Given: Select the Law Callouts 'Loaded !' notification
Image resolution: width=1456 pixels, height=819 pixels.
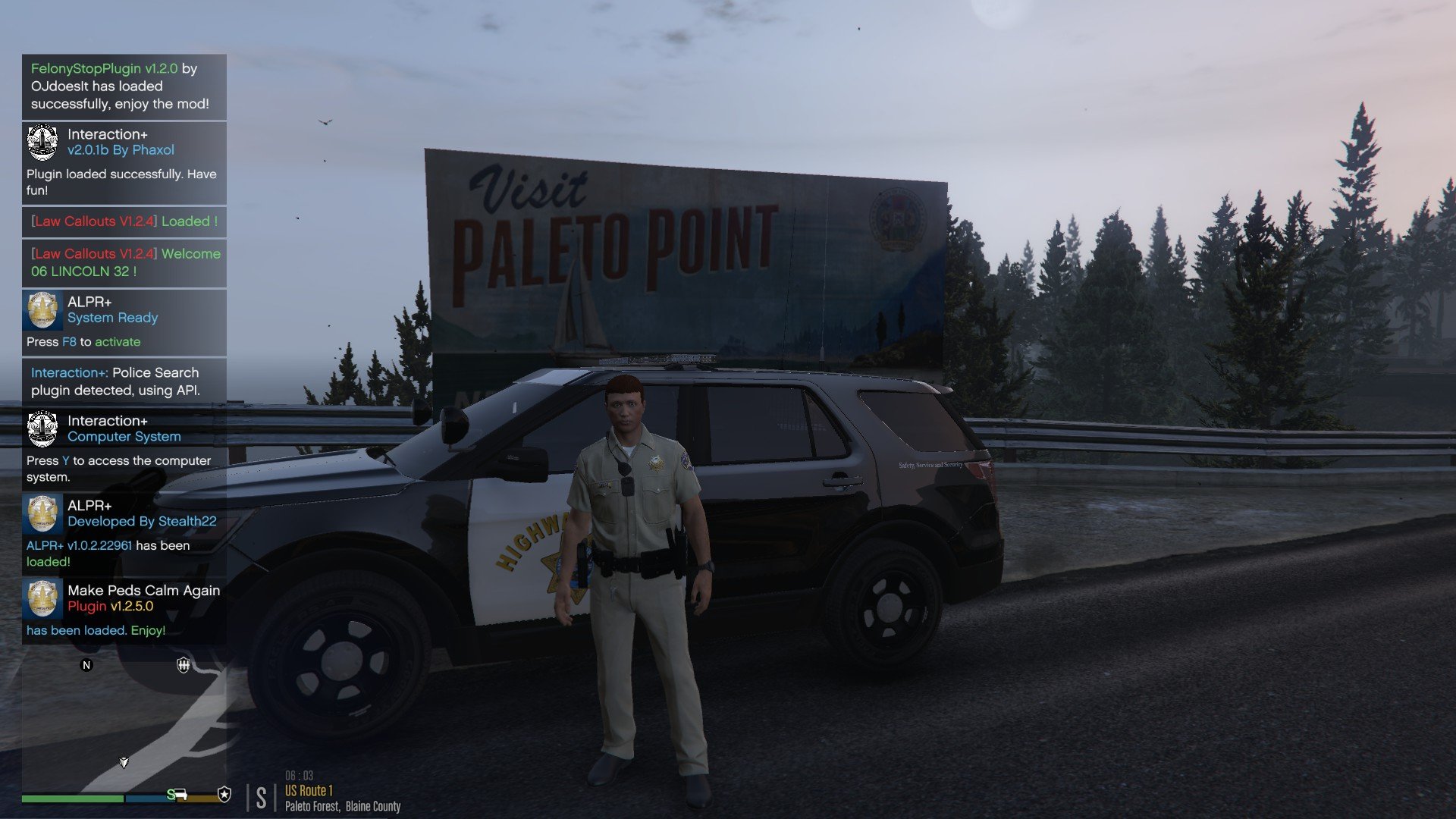Looking at the screenshot, I should [x=124, y=221].
